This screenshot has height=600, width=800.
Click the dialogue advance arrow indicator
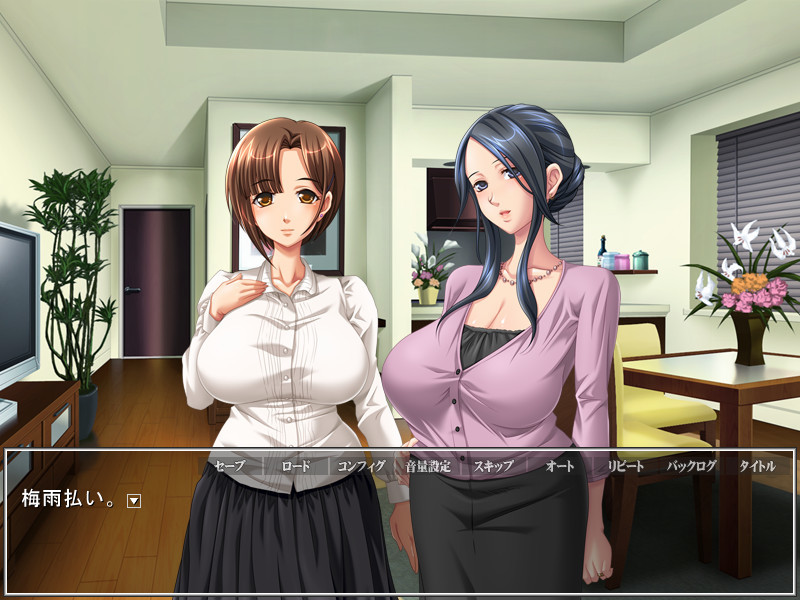click(x=134, y=501)
